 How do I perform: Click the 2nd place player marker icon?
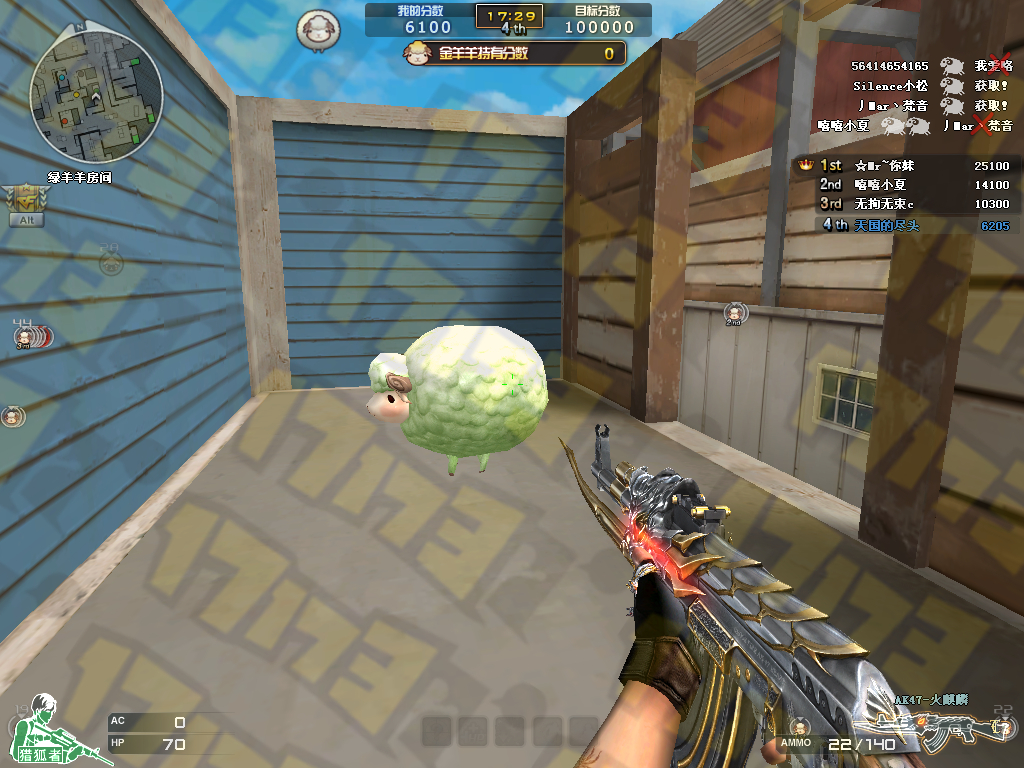(x=734, y=314)
